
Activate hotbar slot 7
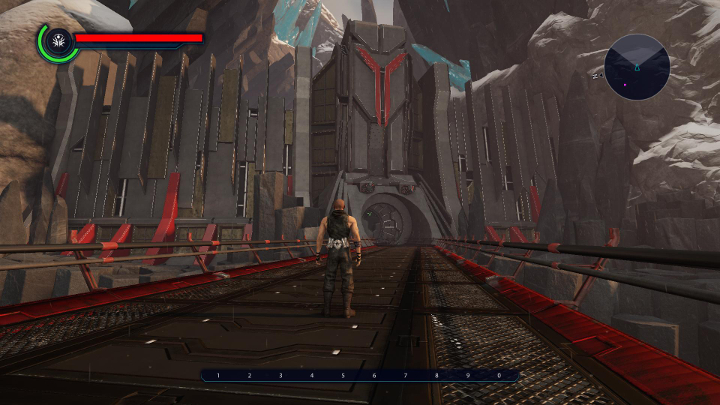pos(405,376)
